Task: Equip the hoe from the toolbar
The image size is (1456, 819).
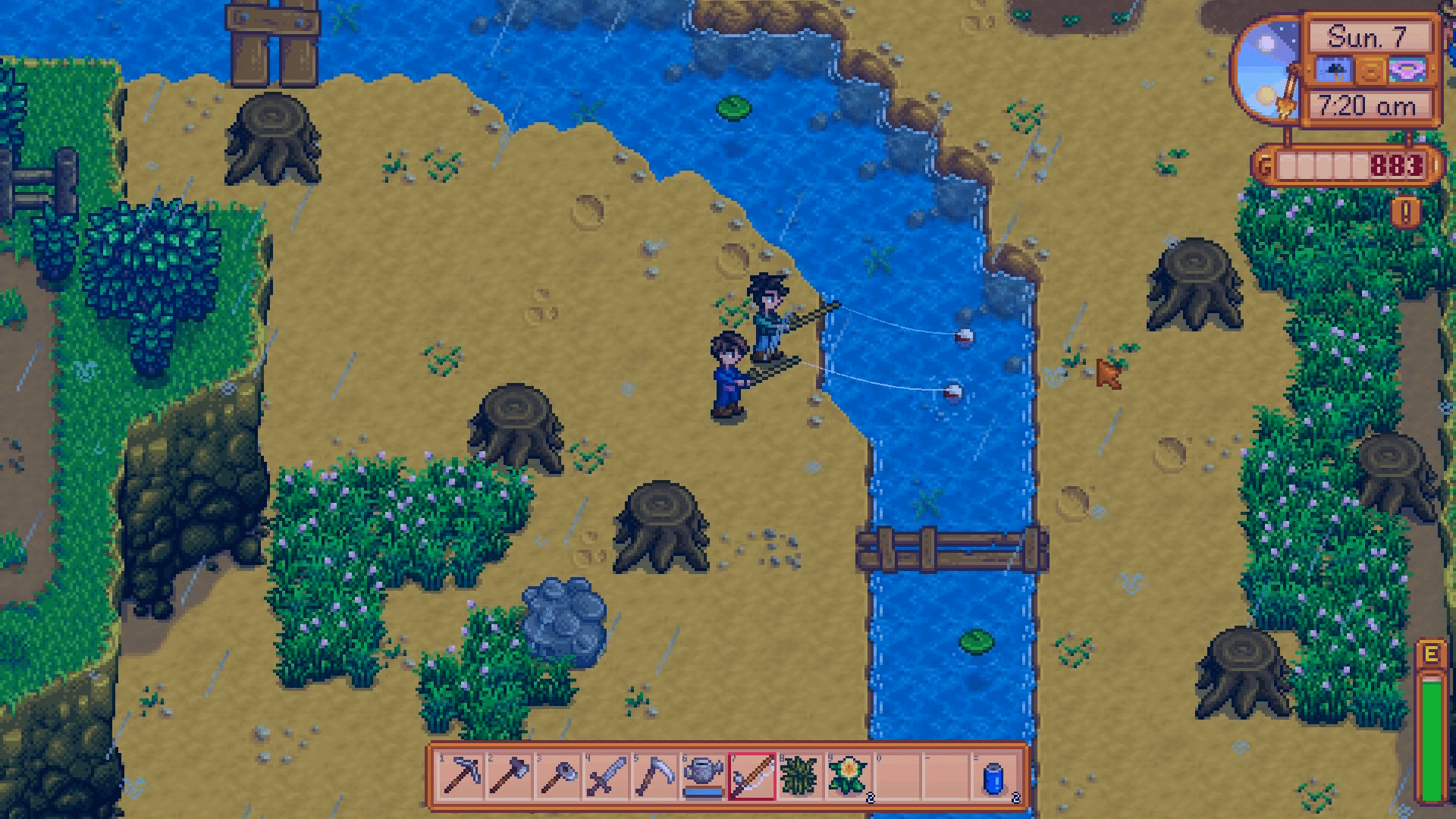Action: pos(557,776)
